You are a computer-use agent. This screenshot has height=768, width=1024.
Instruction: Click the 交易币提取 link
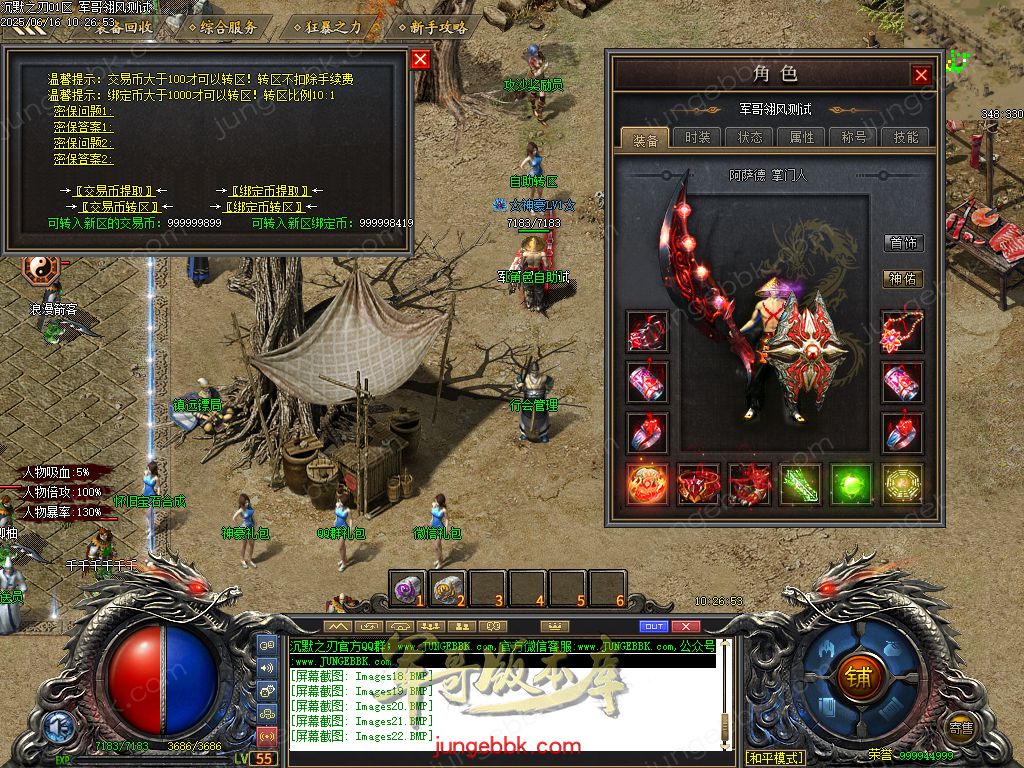coord(113,191)
